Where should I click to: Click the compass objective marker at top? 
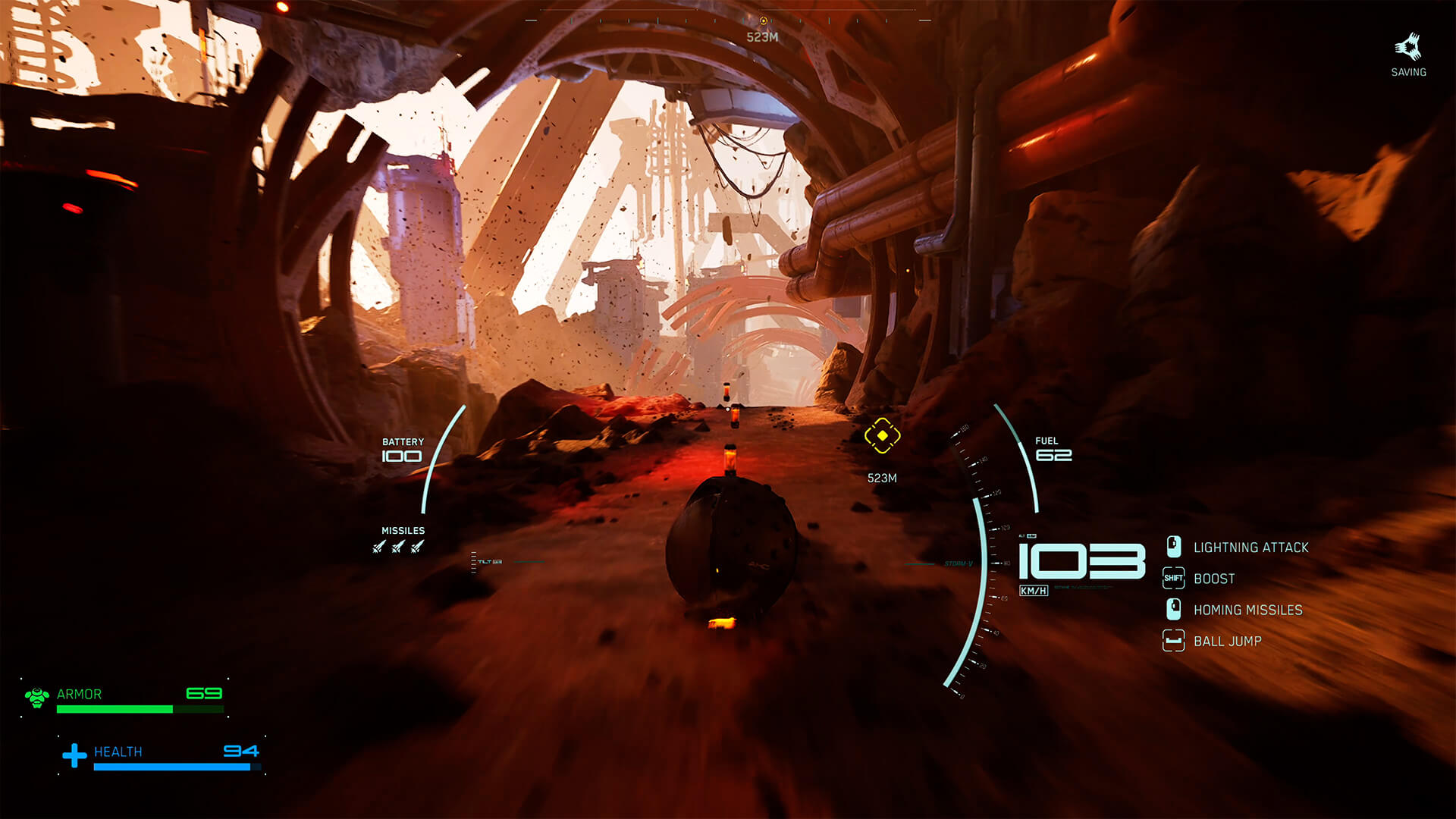point(763,20)
